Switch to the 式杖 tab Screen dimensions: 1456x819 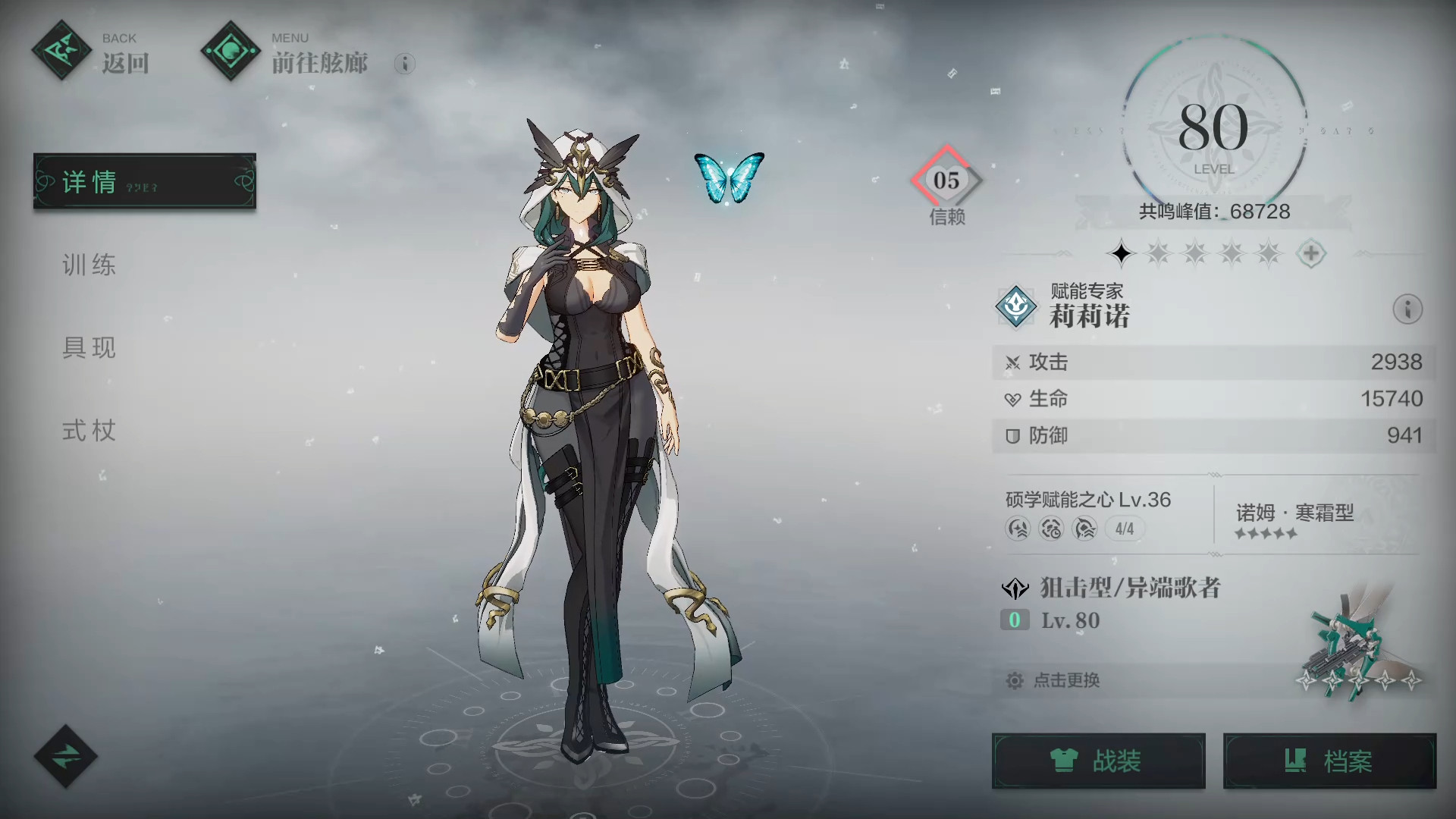coord(89,431)
